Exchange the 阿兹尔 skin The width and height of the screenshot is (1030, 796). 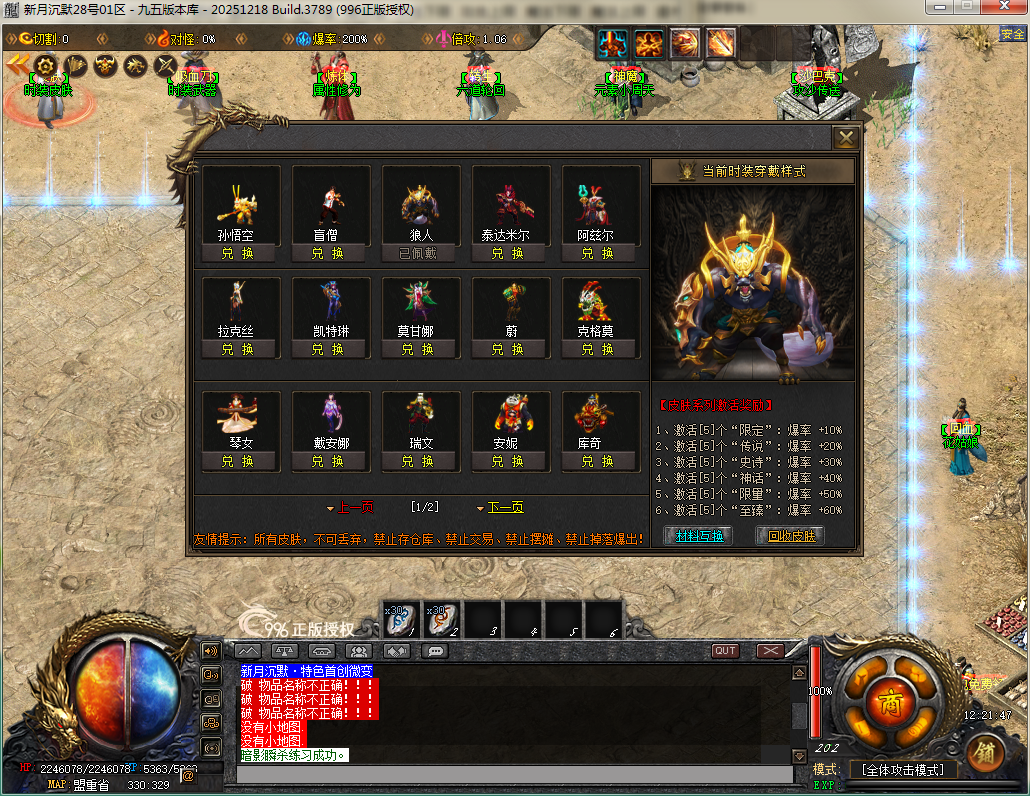598,254
